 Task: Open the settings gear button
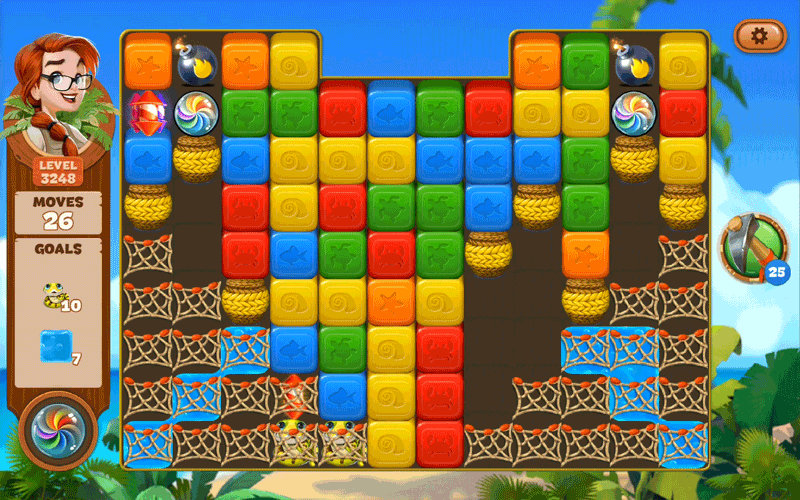pos(759,36)
